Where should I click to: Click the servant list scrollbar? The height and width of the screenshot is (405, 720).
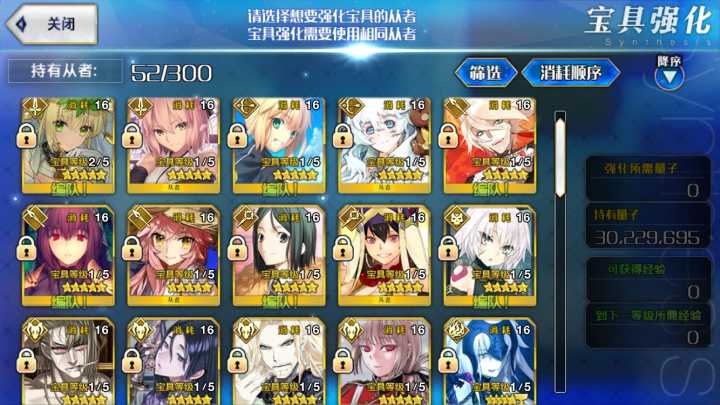point(560,250)
